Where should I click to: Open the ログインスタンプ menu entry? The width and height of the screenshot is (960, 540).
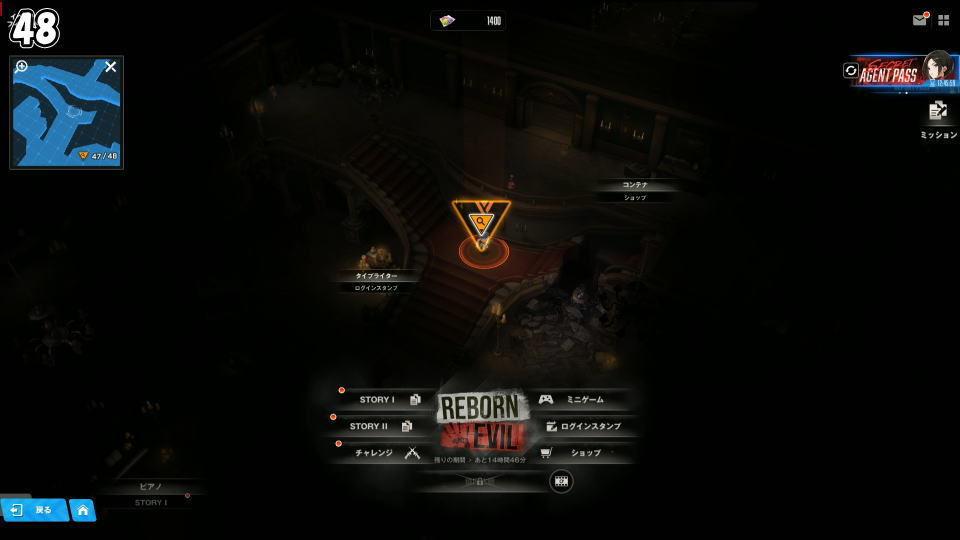tap(585, 426)
